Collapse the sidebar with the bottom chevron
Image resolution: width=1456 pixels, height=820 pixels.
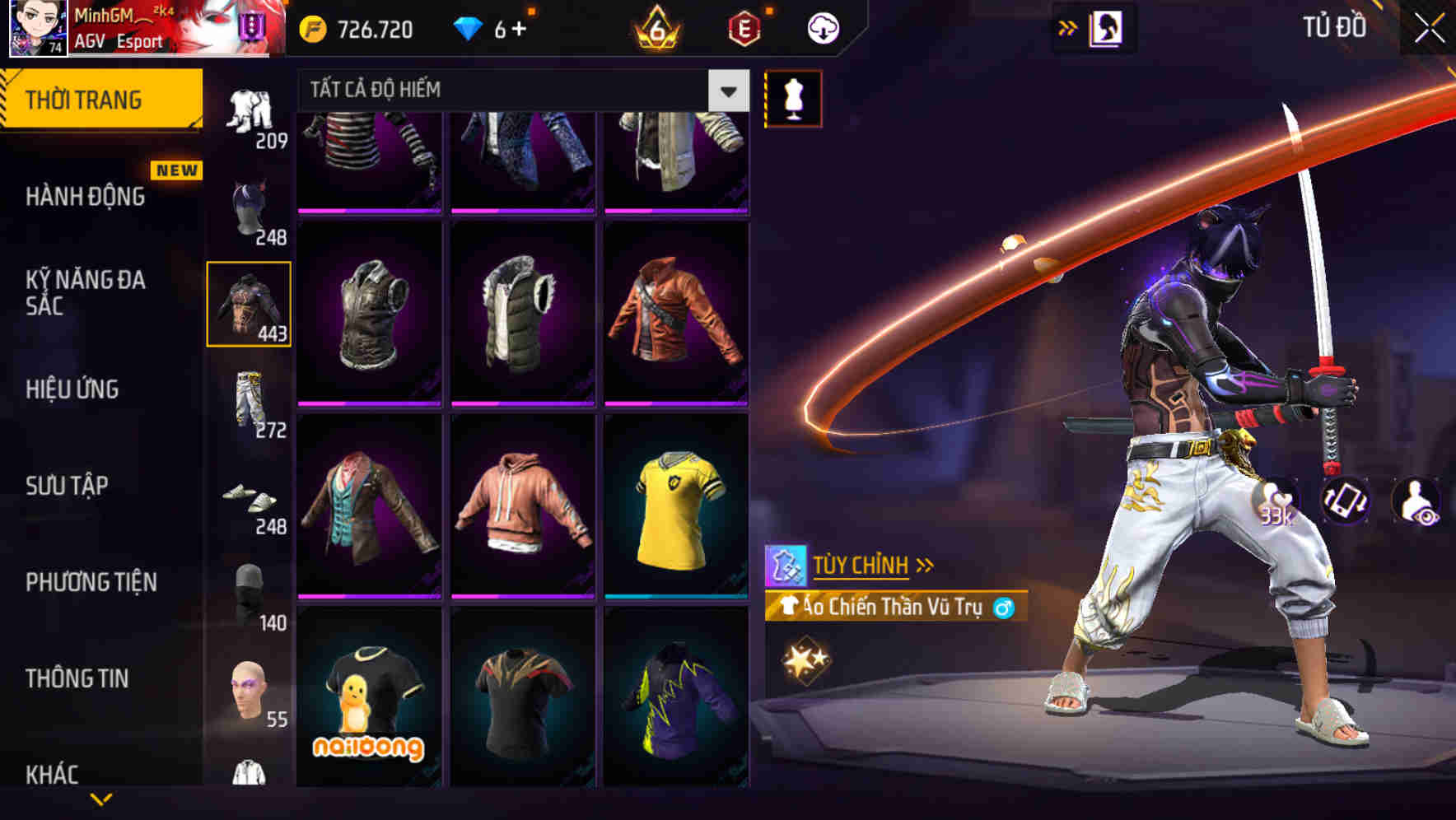[x=100, y=799]
